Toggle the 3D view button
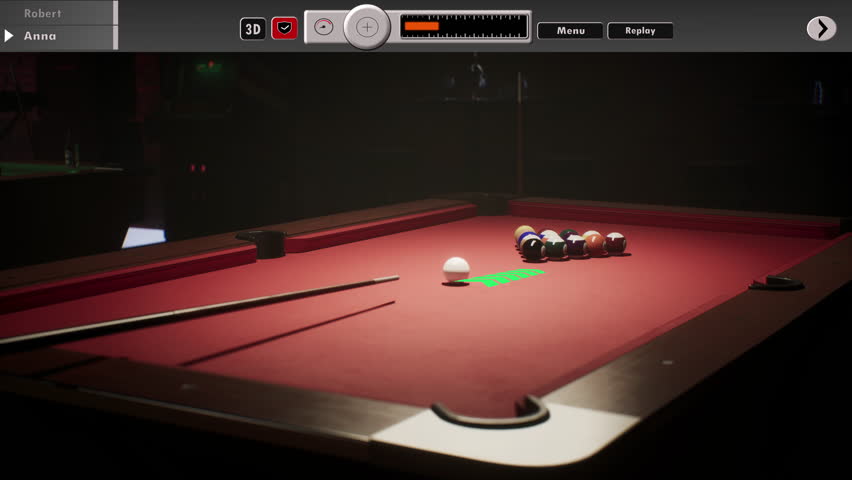 click(253, 29)
